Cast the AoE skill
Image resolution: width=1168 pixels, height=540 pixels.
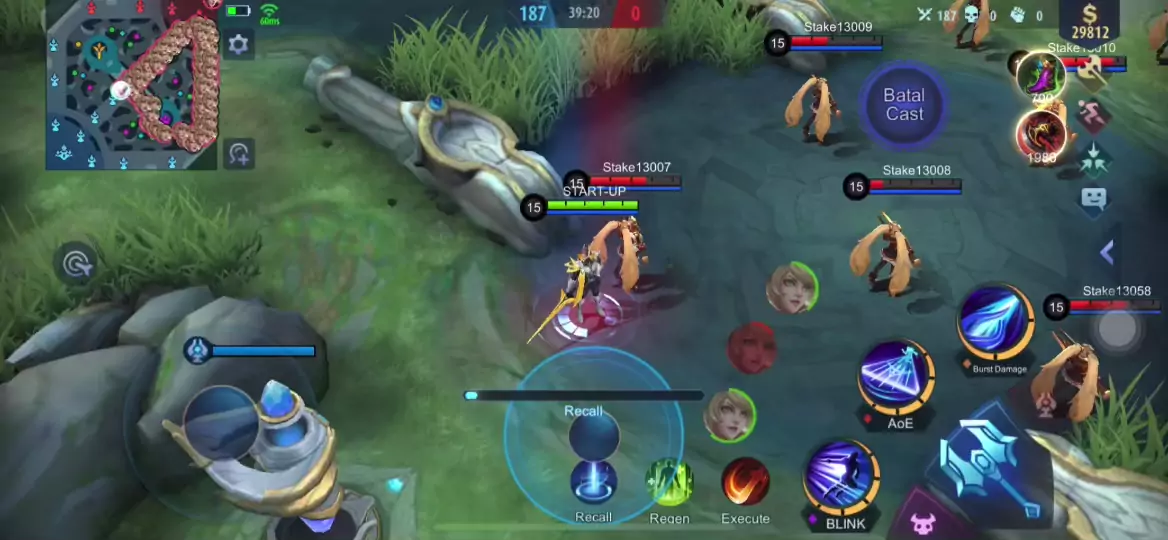(x=896, y=376)
